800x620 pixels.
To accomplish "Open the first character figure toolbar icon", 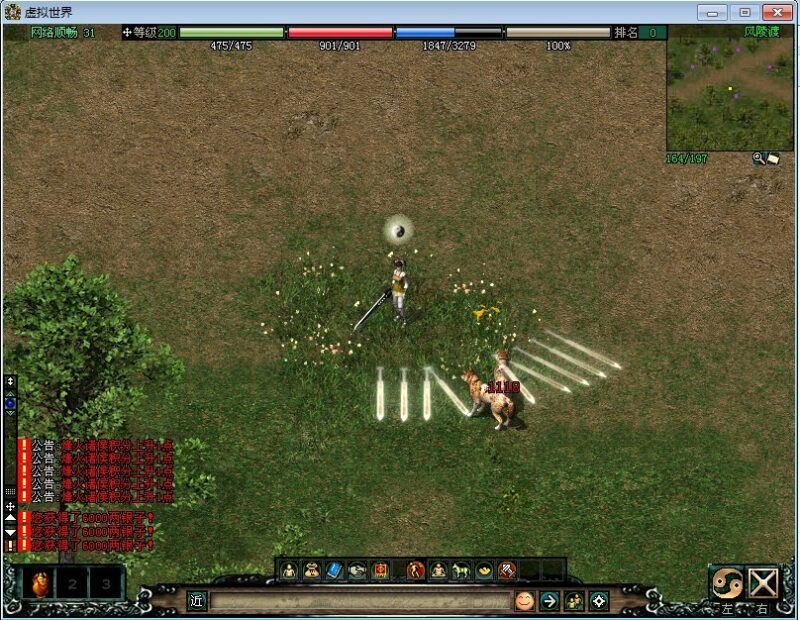I will pyautogui.click(x=289, y=571).
